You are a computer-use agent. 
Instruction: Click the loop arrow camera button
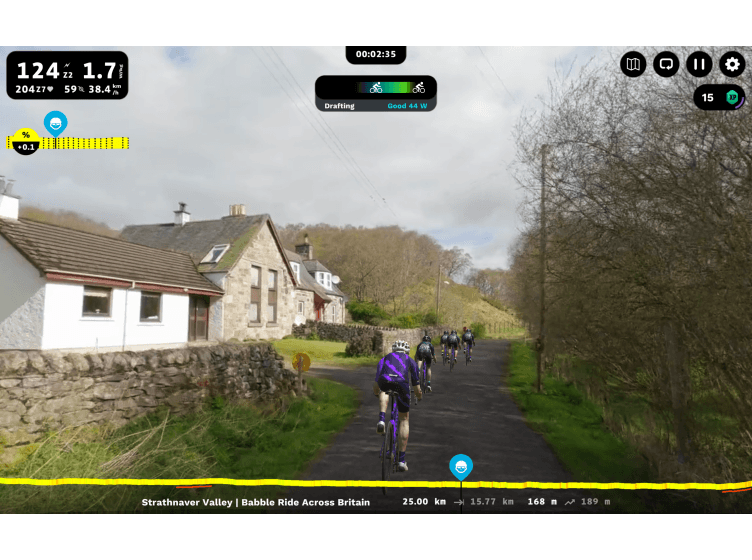tap(666, 65)
